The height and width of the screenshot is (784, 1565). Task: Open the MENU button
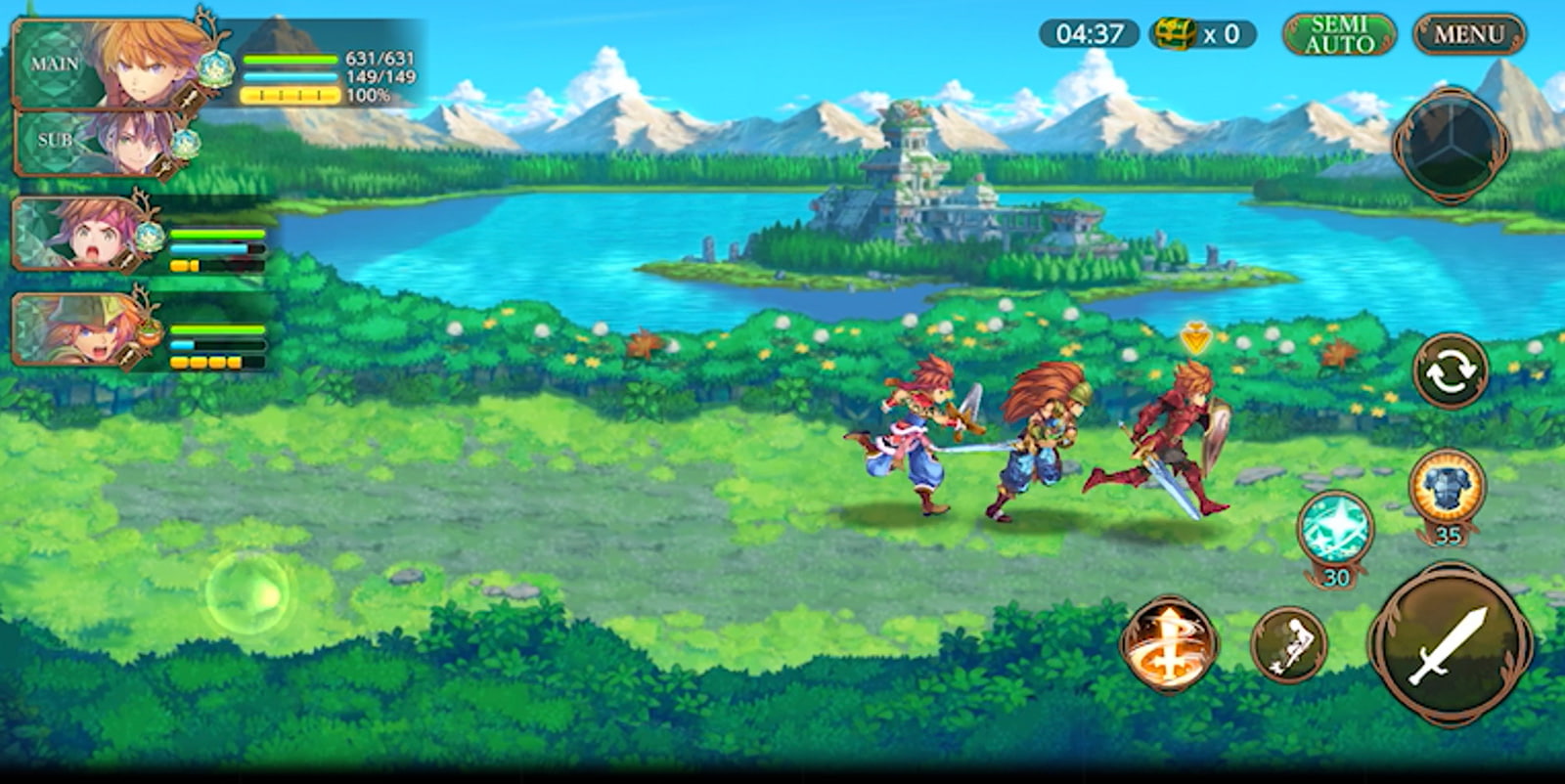point(1469,34)
